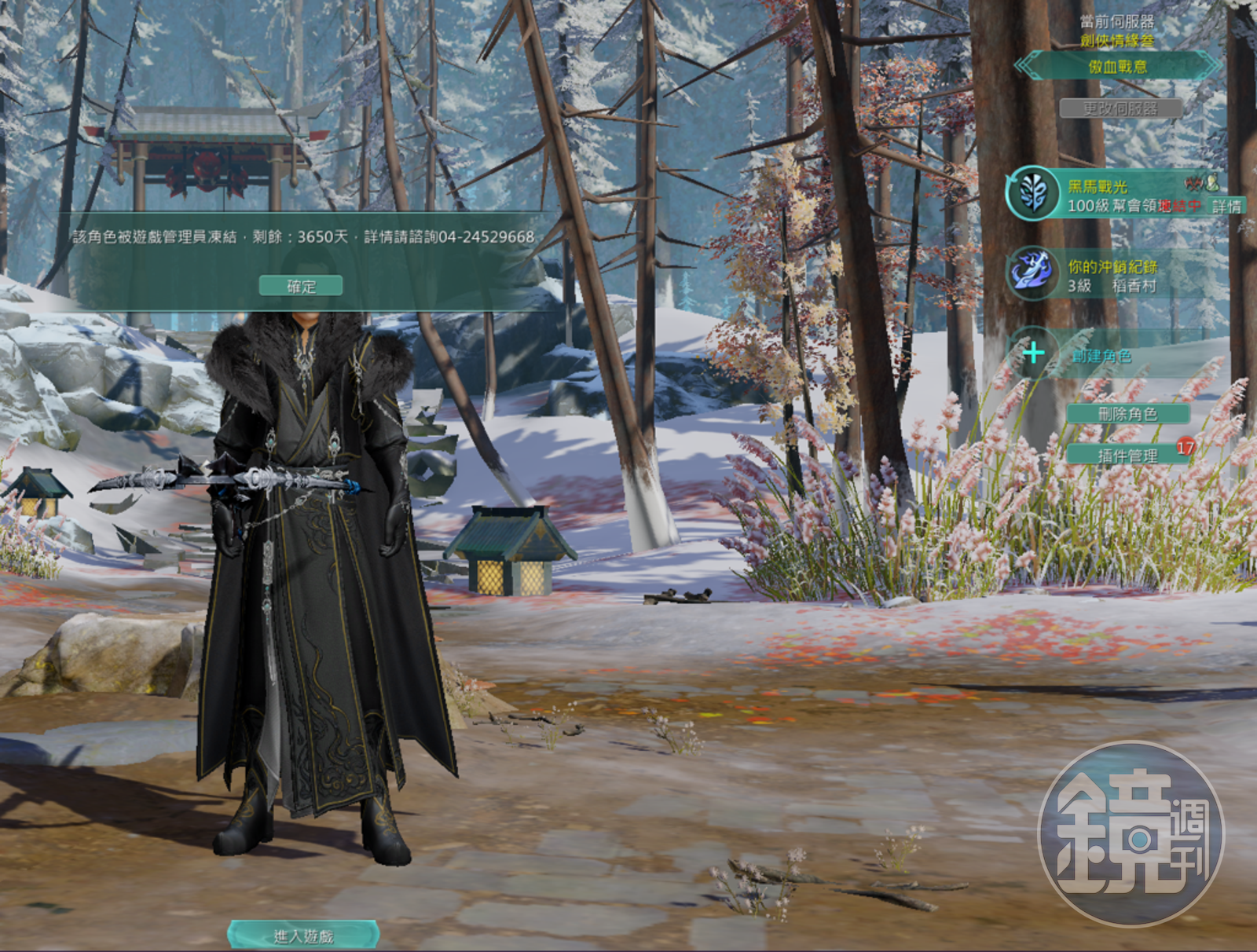This screenshot has height=952, width=1257.
Task: View 詳情 details for the frozen character
Action: click(x=1226, y=207)
